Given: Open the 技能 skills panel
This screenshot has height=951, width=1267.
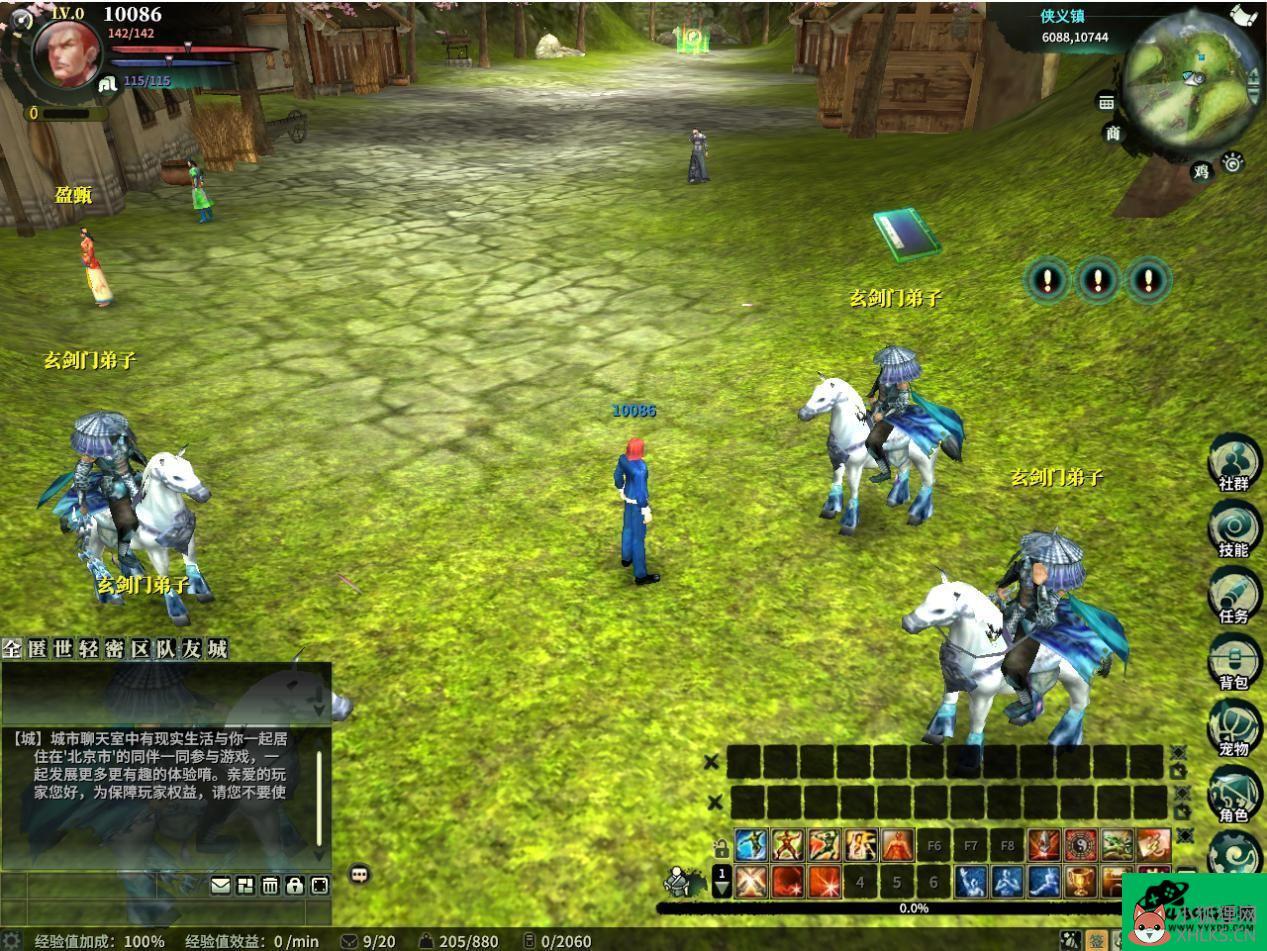Looking at the screenshot, I should pyautogui.click(x=1234, y=528).
